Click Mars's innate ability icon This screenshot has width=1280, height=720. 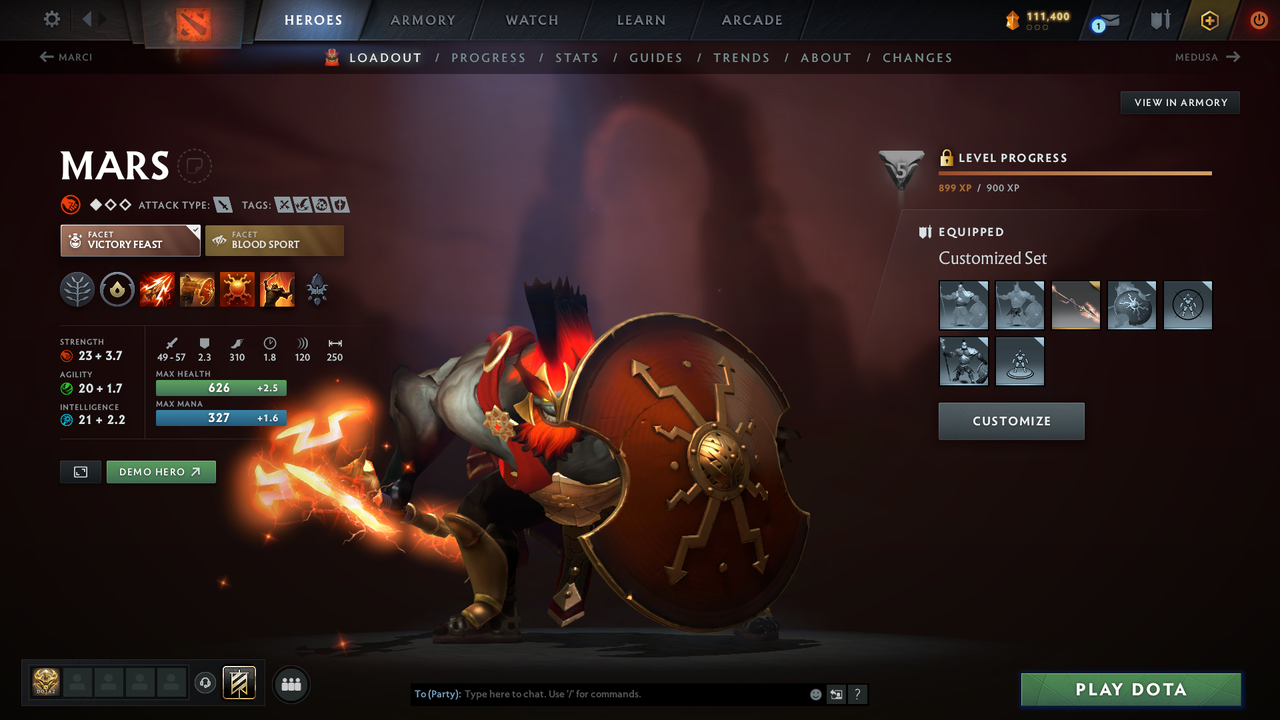click(x=117, y=290)
